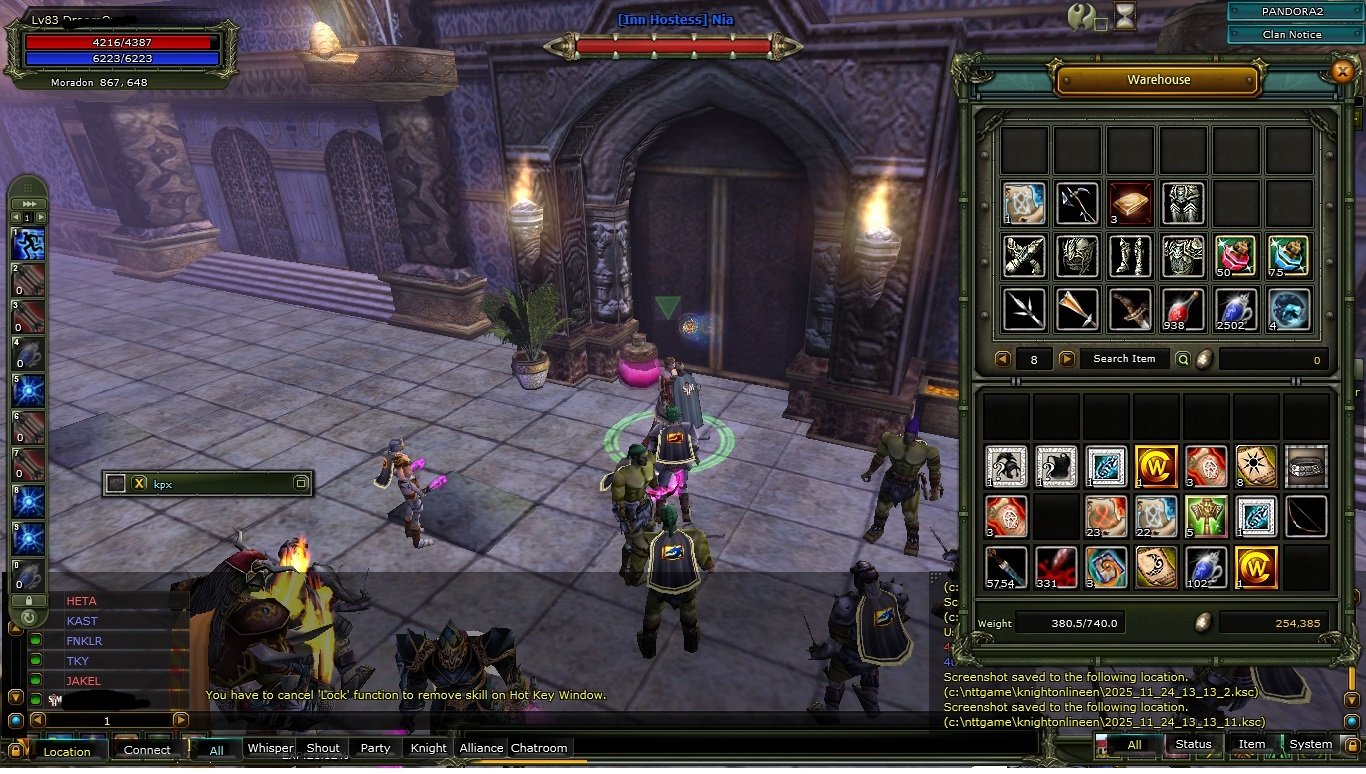Select the blue mana potion stack of 2502
This screenshot has height=774, width=1366.
point(1236,310)
